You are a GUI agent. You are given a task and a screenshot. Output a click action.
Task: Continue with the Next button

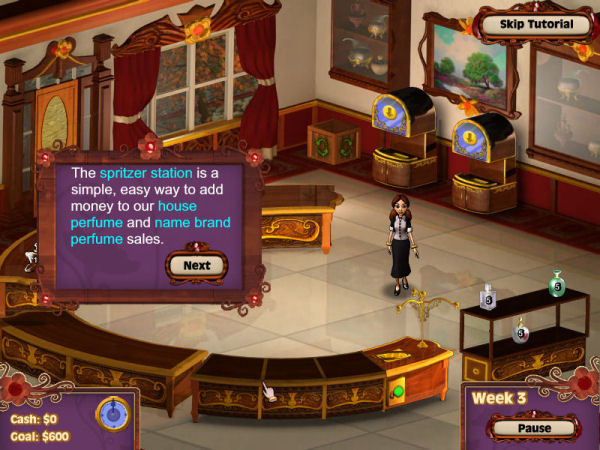point(196,265)
